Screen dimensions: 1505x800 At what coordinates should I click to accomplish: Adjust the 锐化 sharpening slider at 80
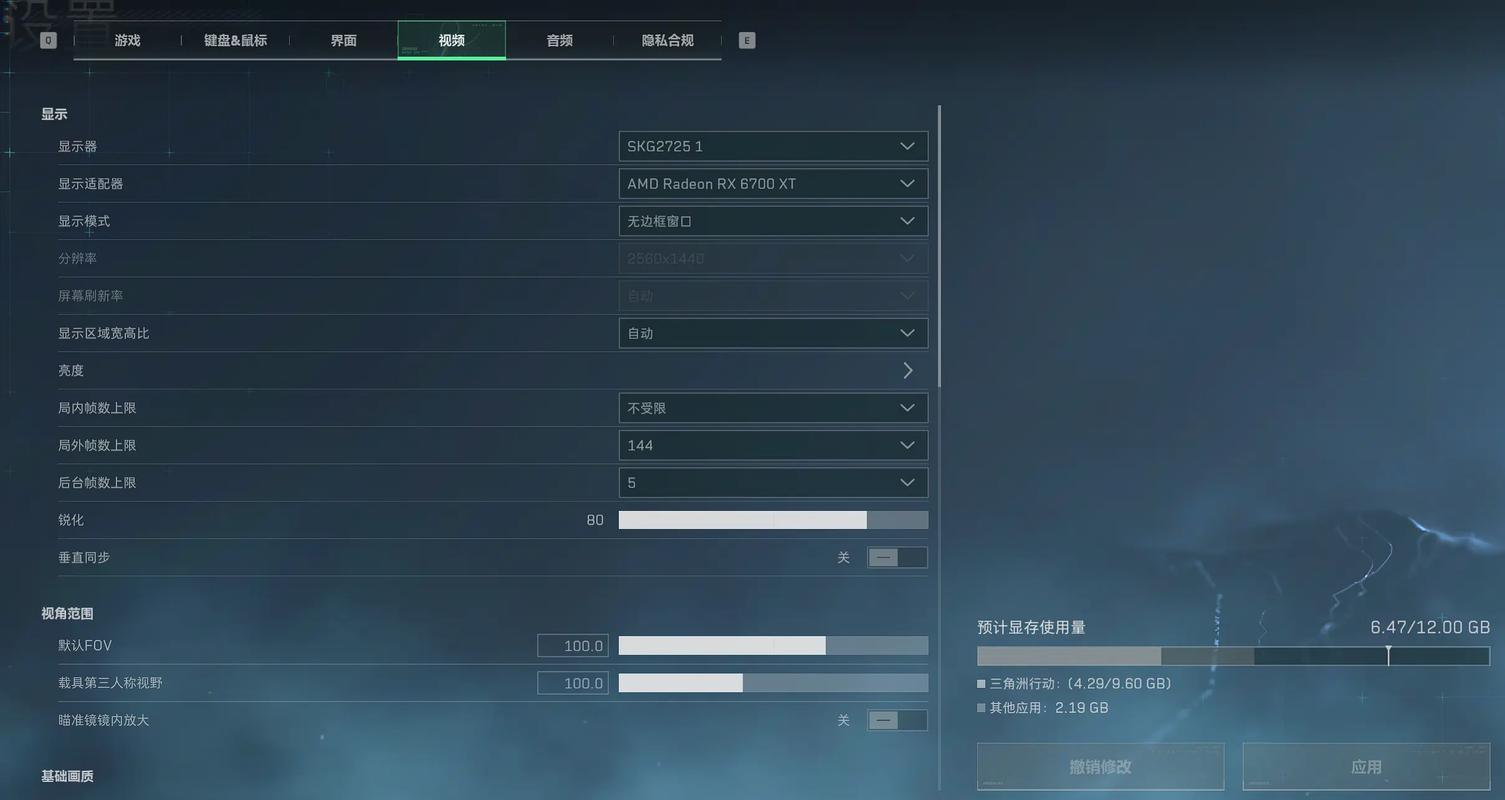tap(866, 519)
